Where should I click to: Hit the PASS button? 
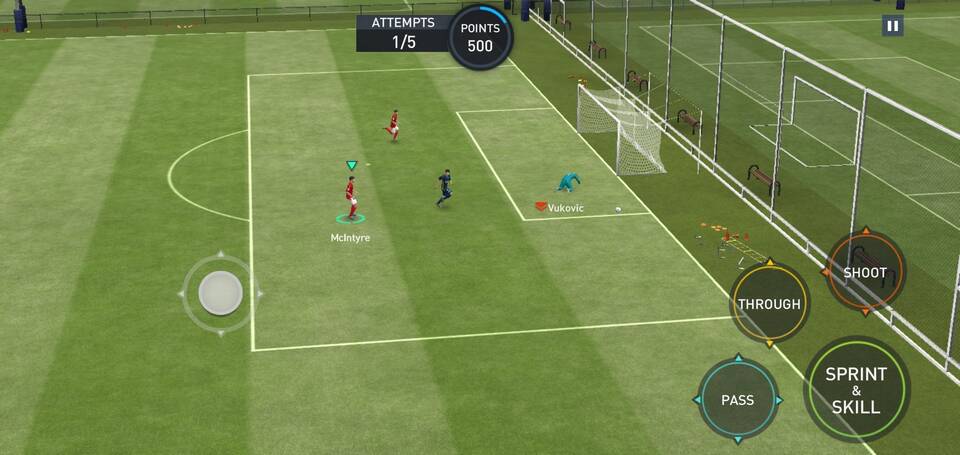coord(738,399)
